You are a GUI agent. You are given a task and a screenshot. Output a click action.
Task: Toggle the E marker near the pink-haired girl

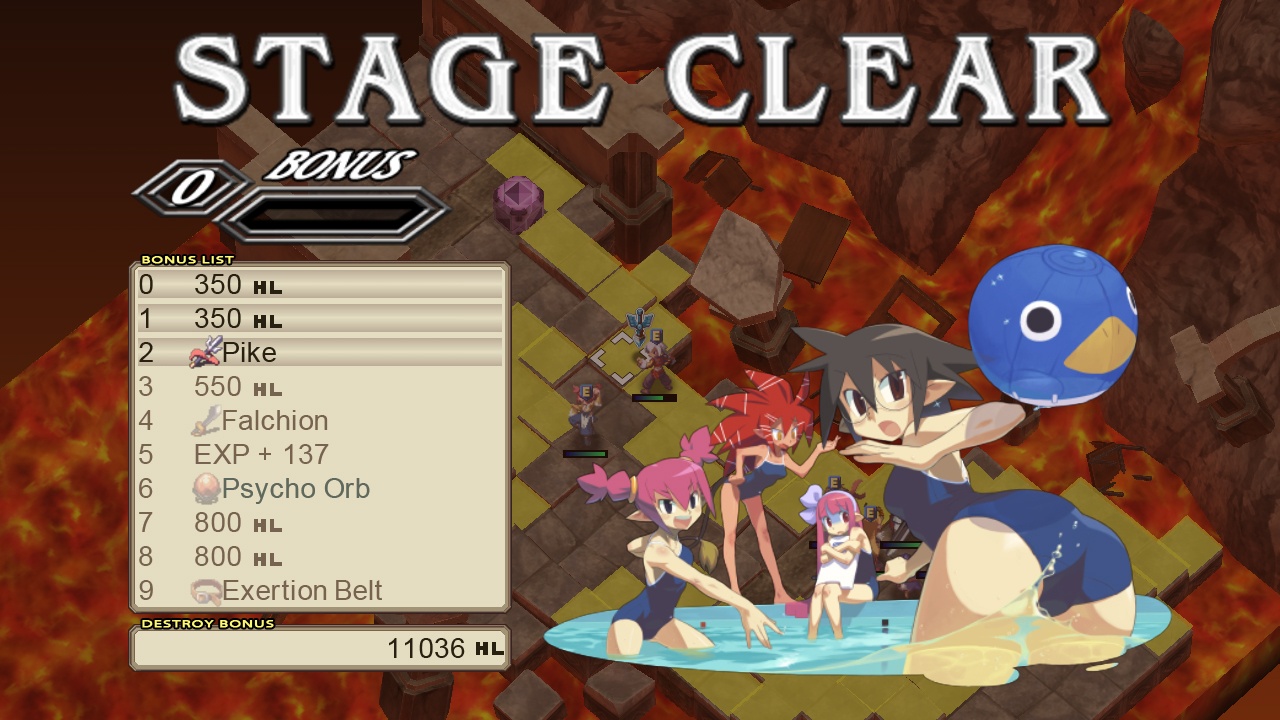click(x=833, y=482)
